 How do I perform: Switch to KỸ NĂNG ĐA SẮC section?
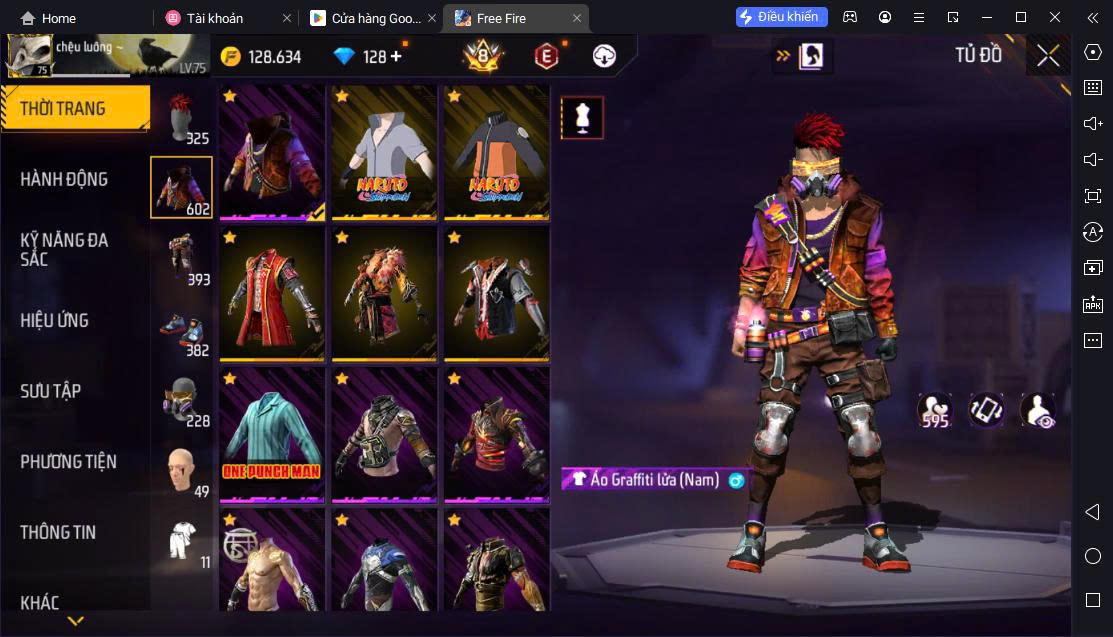(64, 249)
